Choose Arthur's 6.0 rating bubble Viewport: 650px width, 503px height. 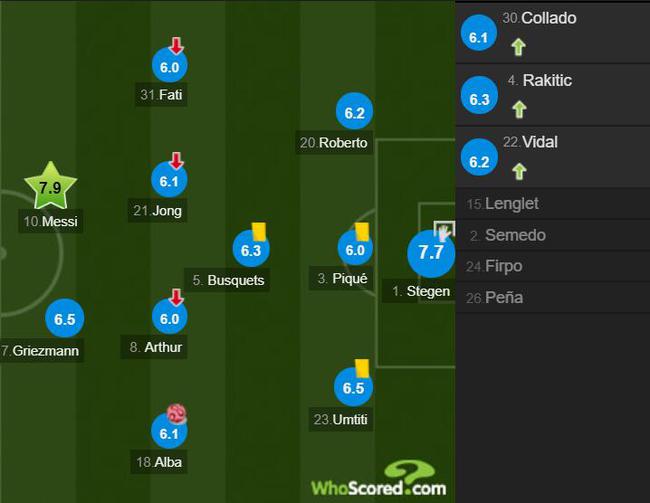169,318
